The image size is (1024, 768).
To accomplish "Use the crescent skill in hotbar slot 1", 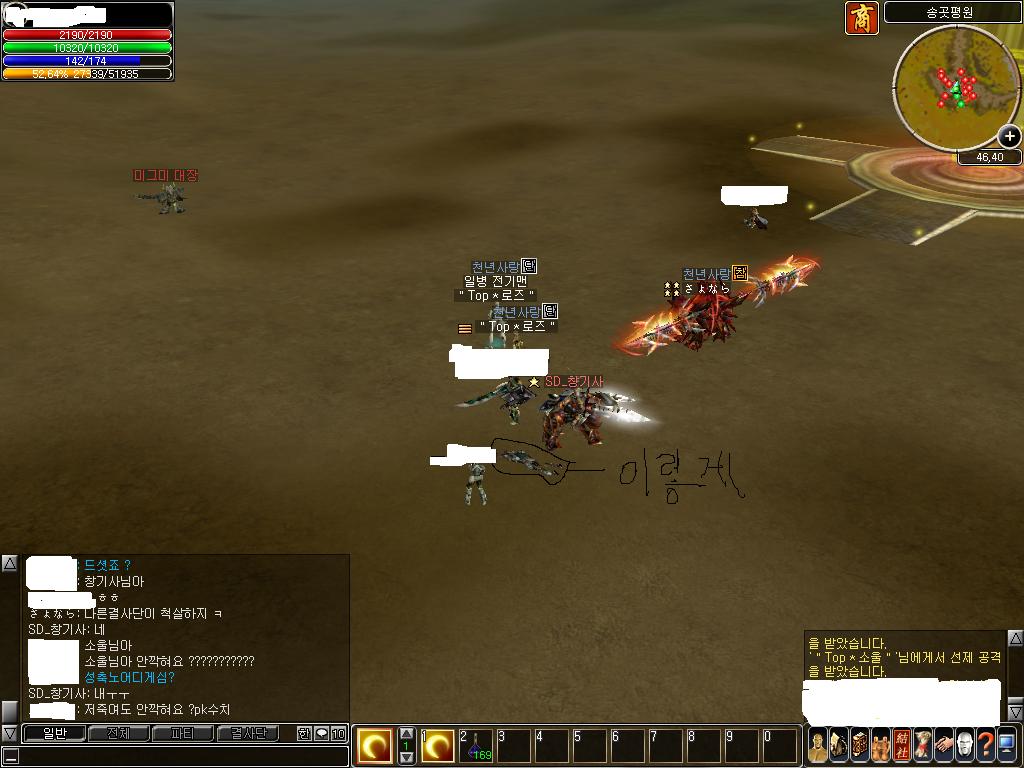I will click(x=438, y=746).
